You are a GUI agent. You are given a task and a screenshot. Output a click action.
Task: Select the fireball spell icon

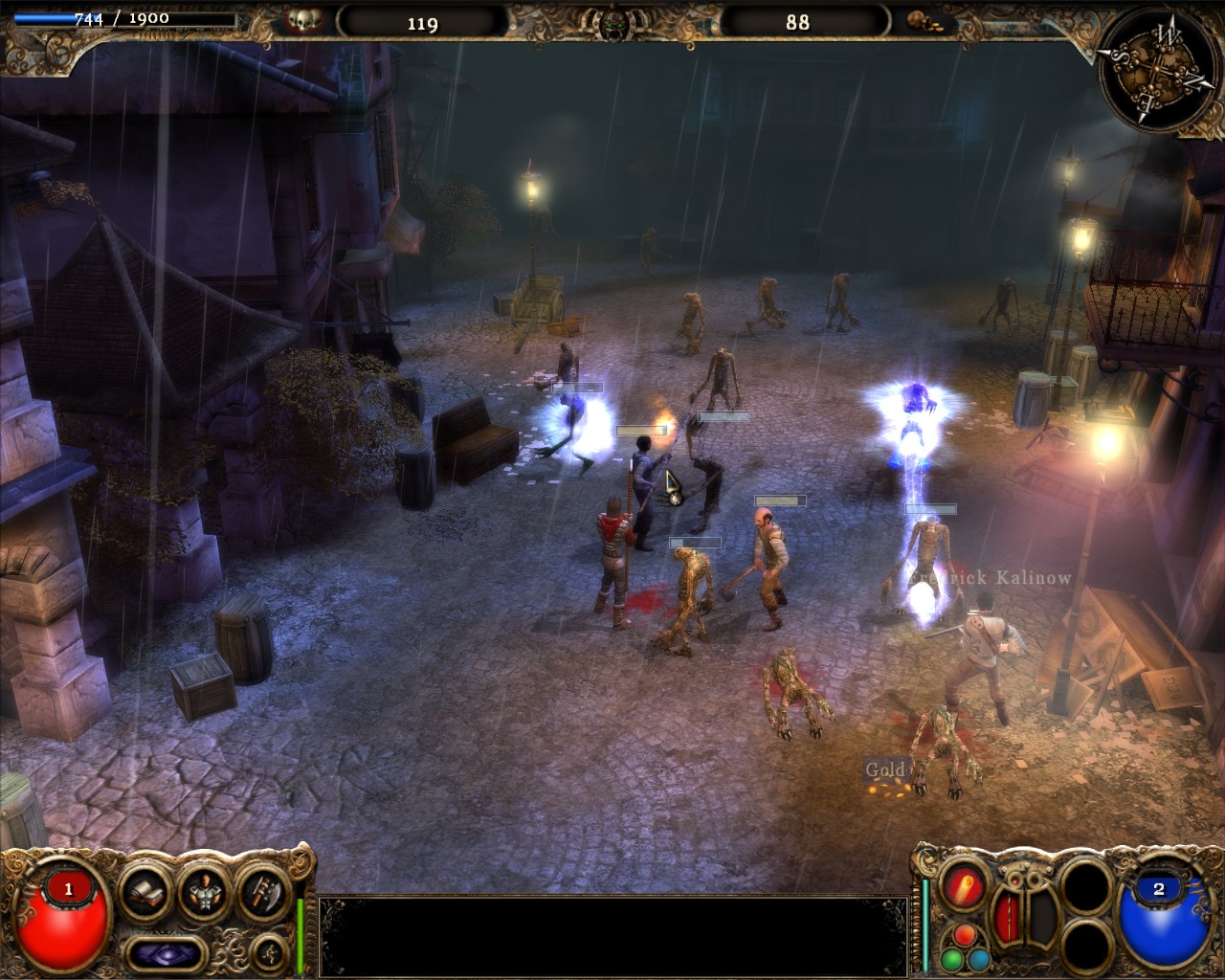964,885
